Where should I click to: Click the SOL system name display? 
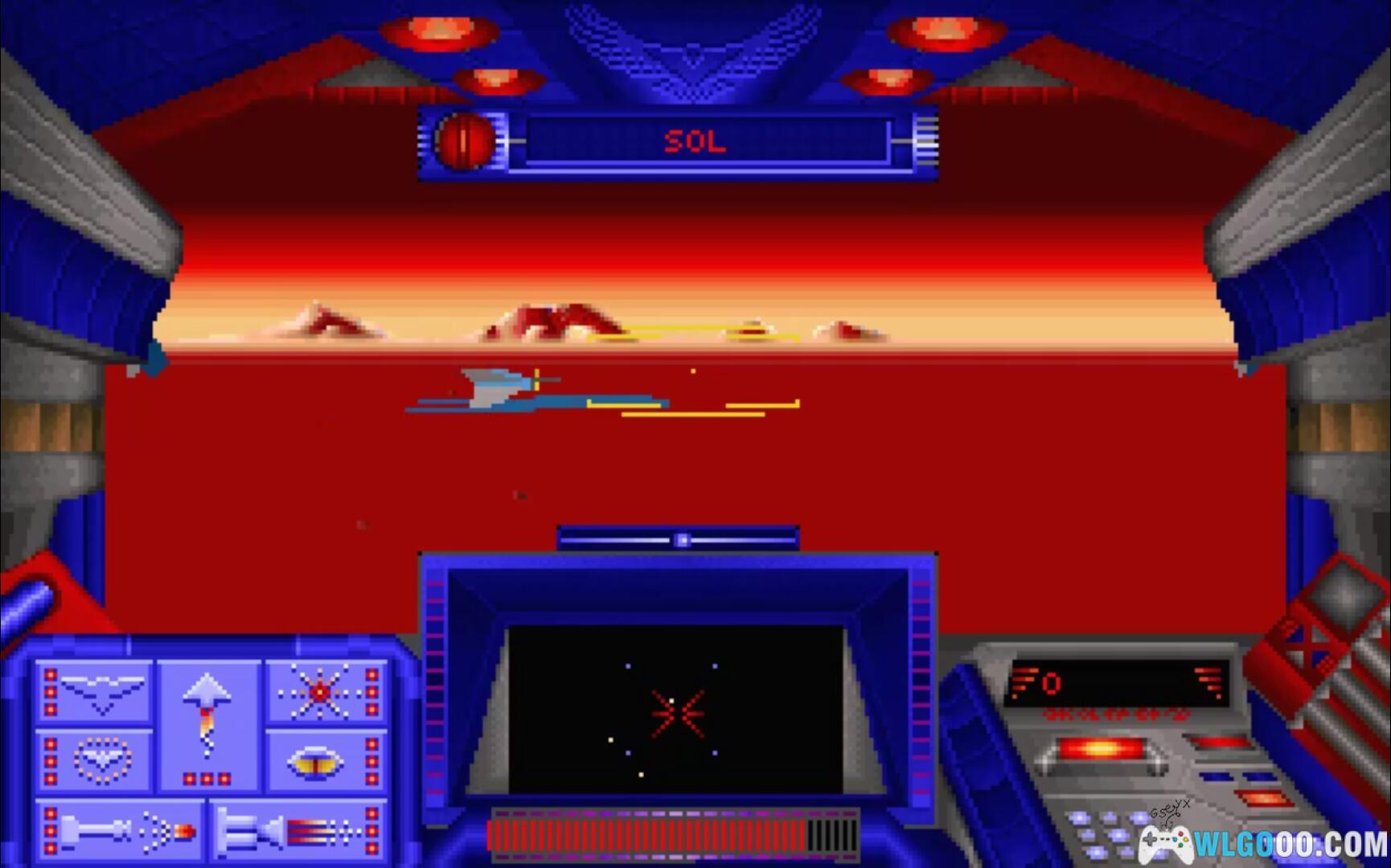pyautogui.click(x=695, y=142)
